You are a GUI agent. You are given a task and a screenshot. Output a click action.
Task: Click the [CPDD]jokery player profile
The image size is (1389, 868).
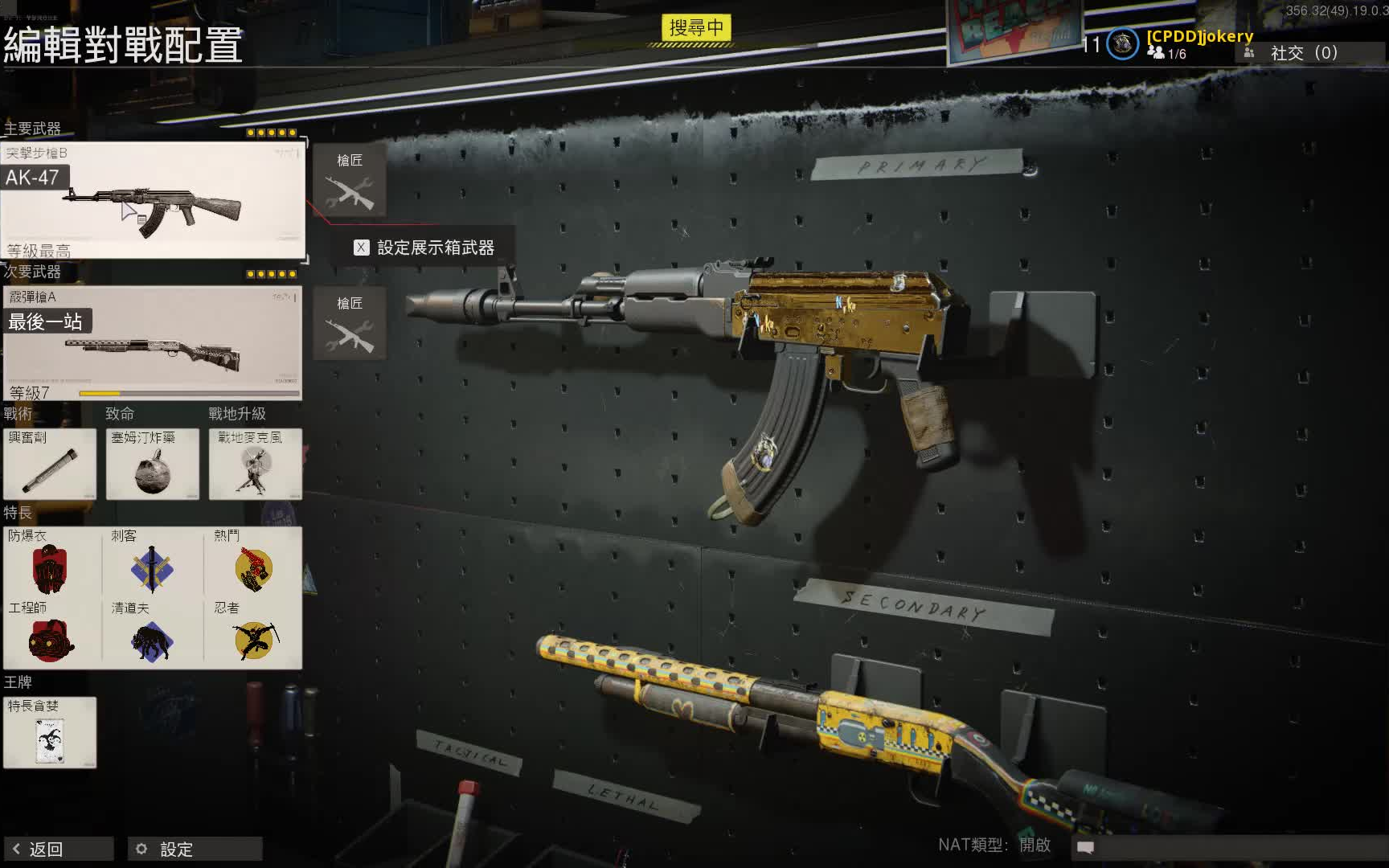pyautogui.click(x=1199, y=36)
